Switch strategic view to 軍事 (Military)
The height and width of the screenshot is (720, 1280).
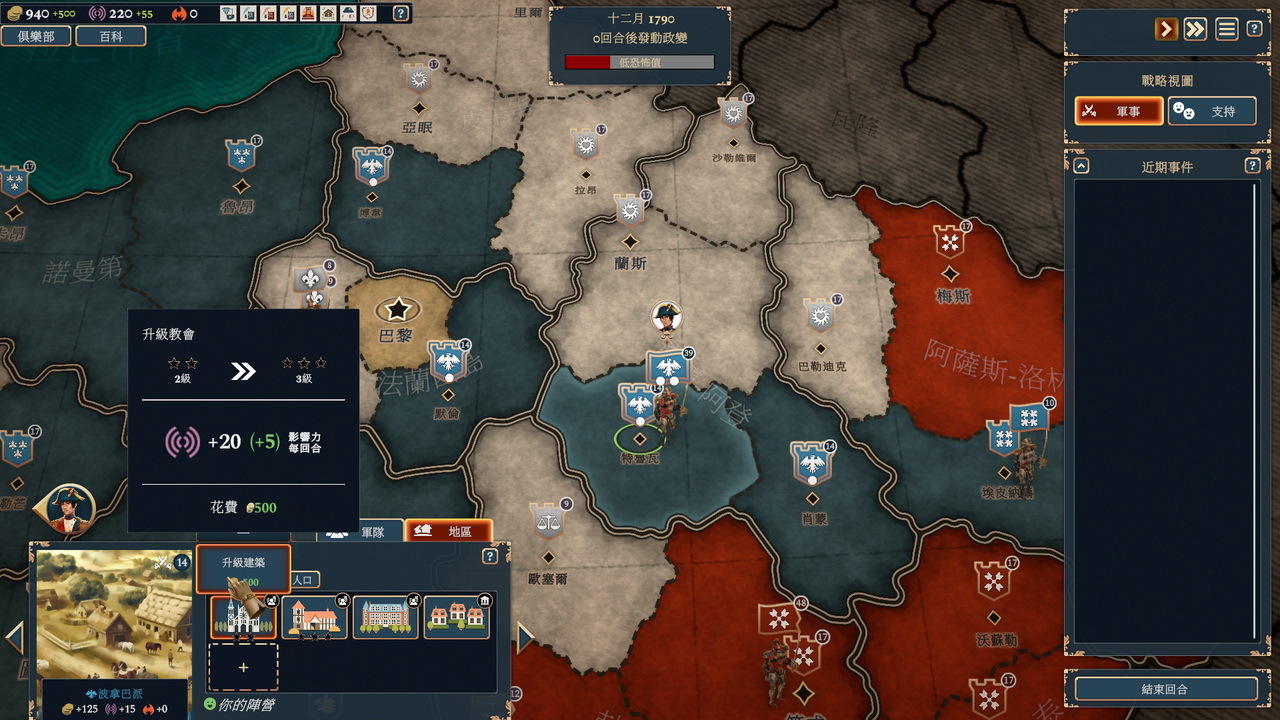click(x=1118, y=111)
